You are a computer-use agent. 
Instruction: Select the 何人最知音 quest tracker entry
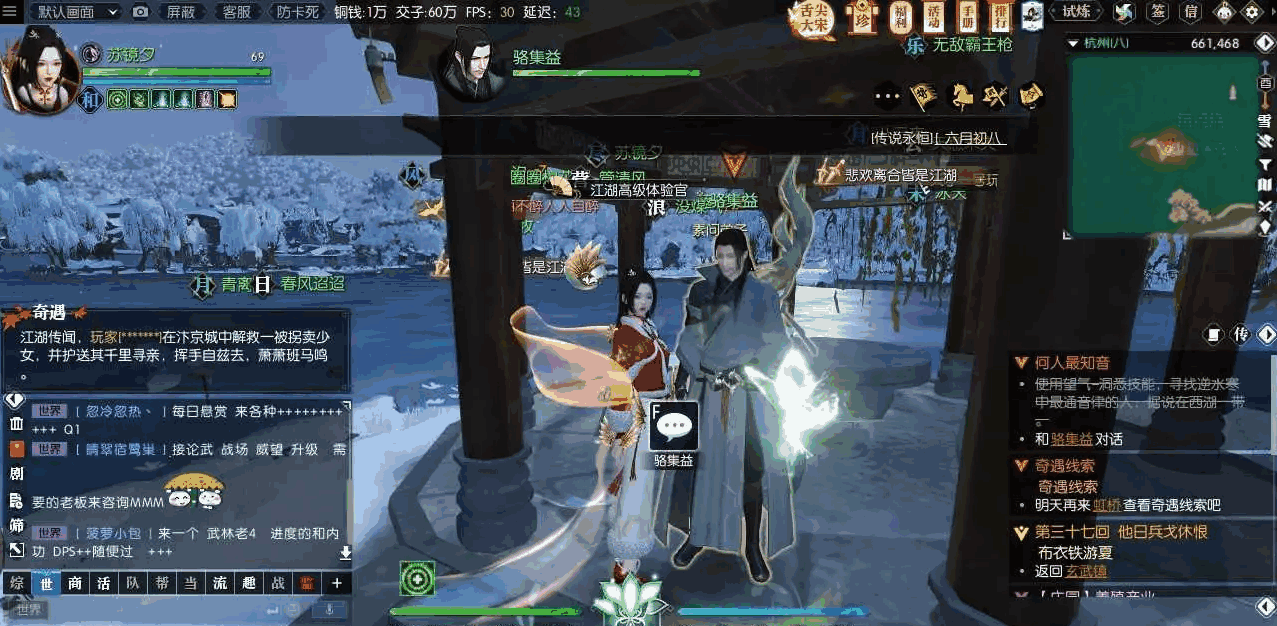(x=1072, y=363)
